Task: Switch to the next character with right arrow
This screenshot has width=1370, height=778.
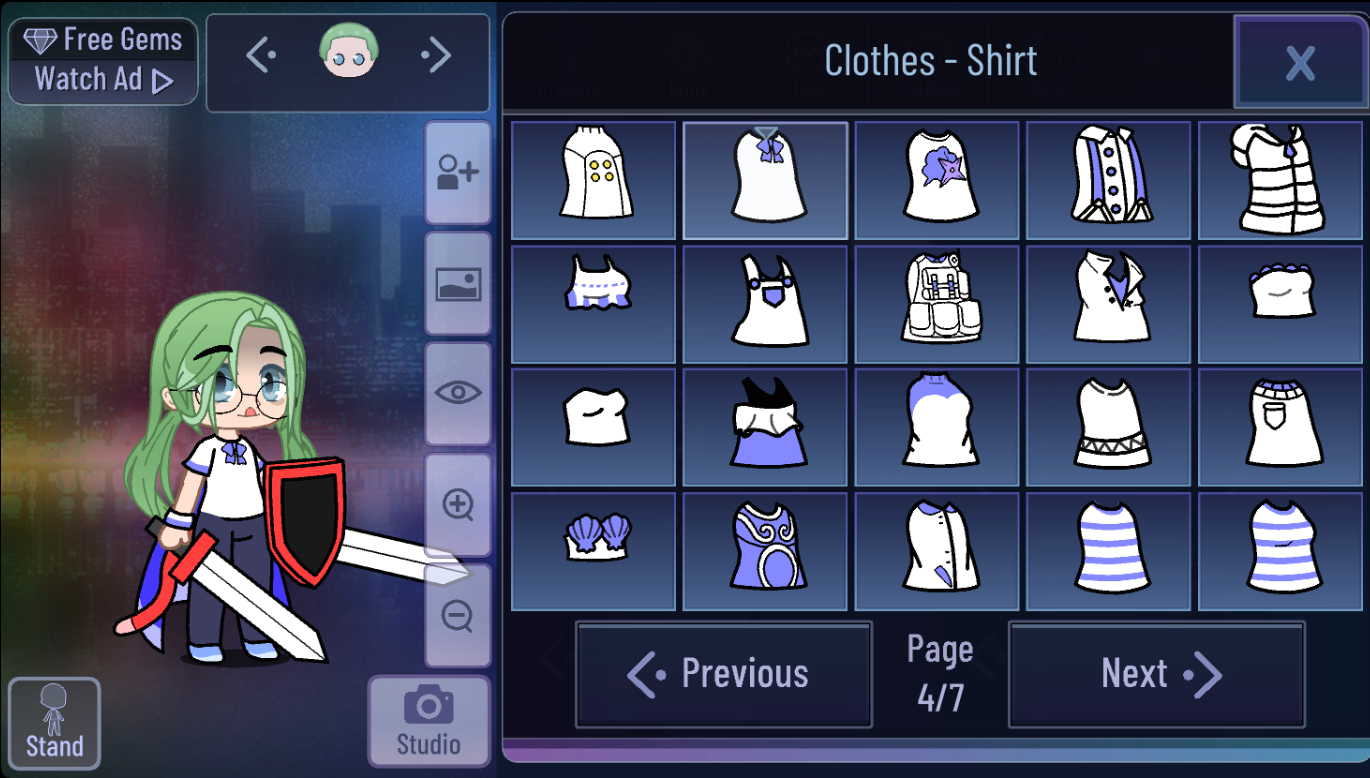Action: point(437,56)
